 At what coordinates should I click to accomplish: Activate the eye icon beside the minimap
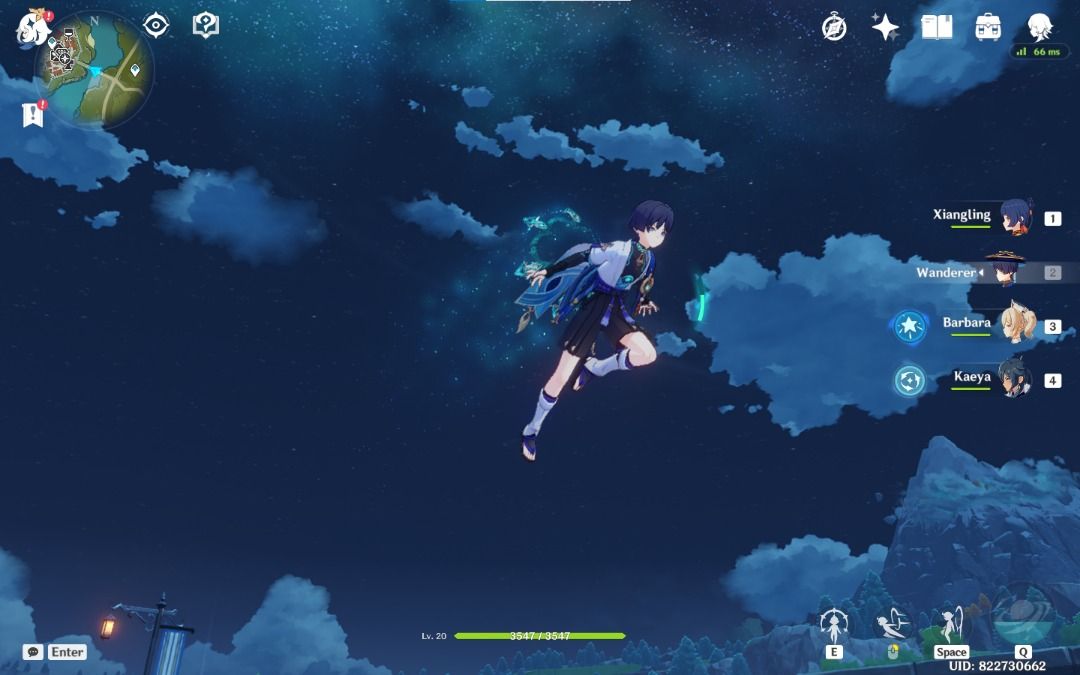(x=156, y=25)
